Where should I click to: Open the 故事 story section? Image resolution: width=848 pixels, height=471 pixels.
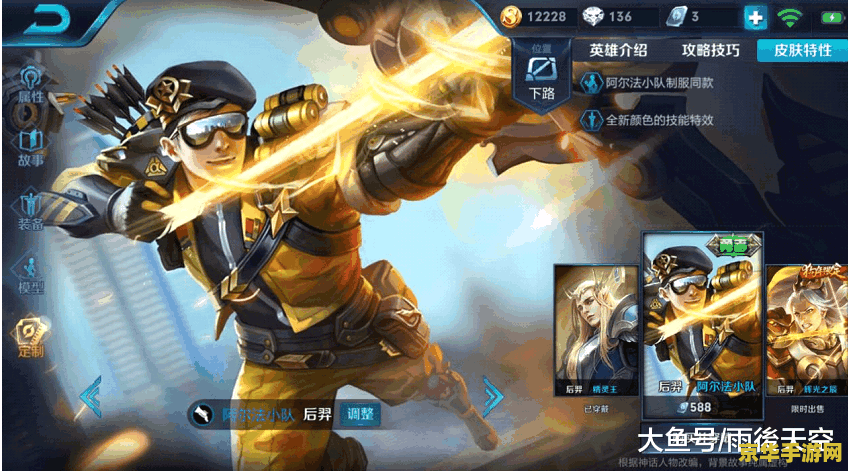click(29, 146)
